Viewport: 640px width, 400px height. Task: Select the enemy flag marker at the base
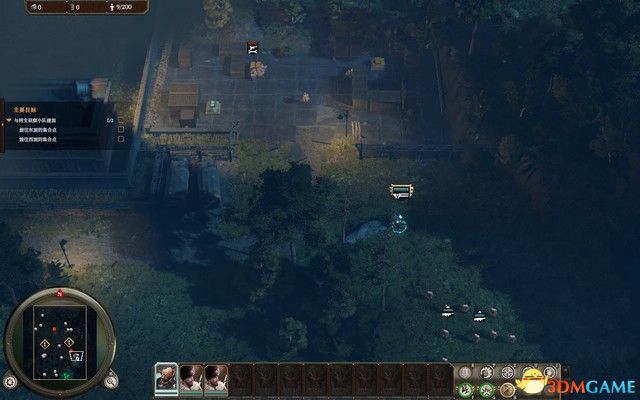254,46
